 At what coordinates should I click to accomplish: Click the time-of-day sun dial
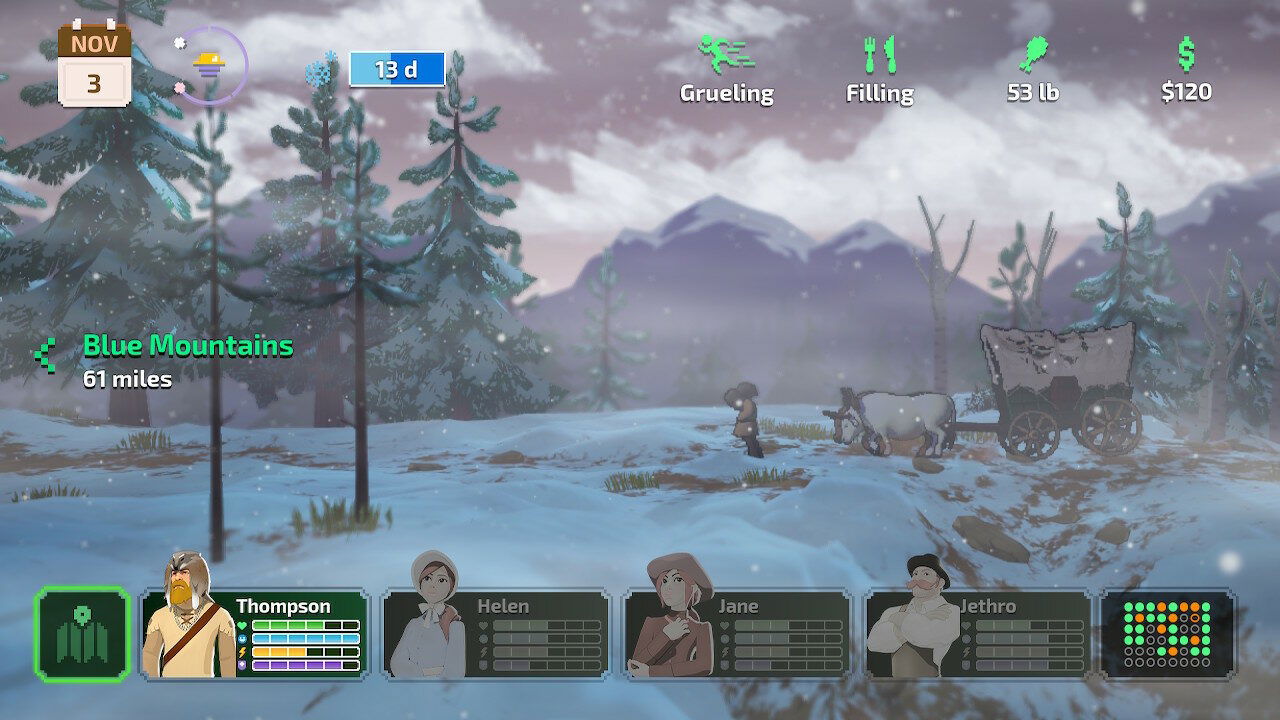211,66
